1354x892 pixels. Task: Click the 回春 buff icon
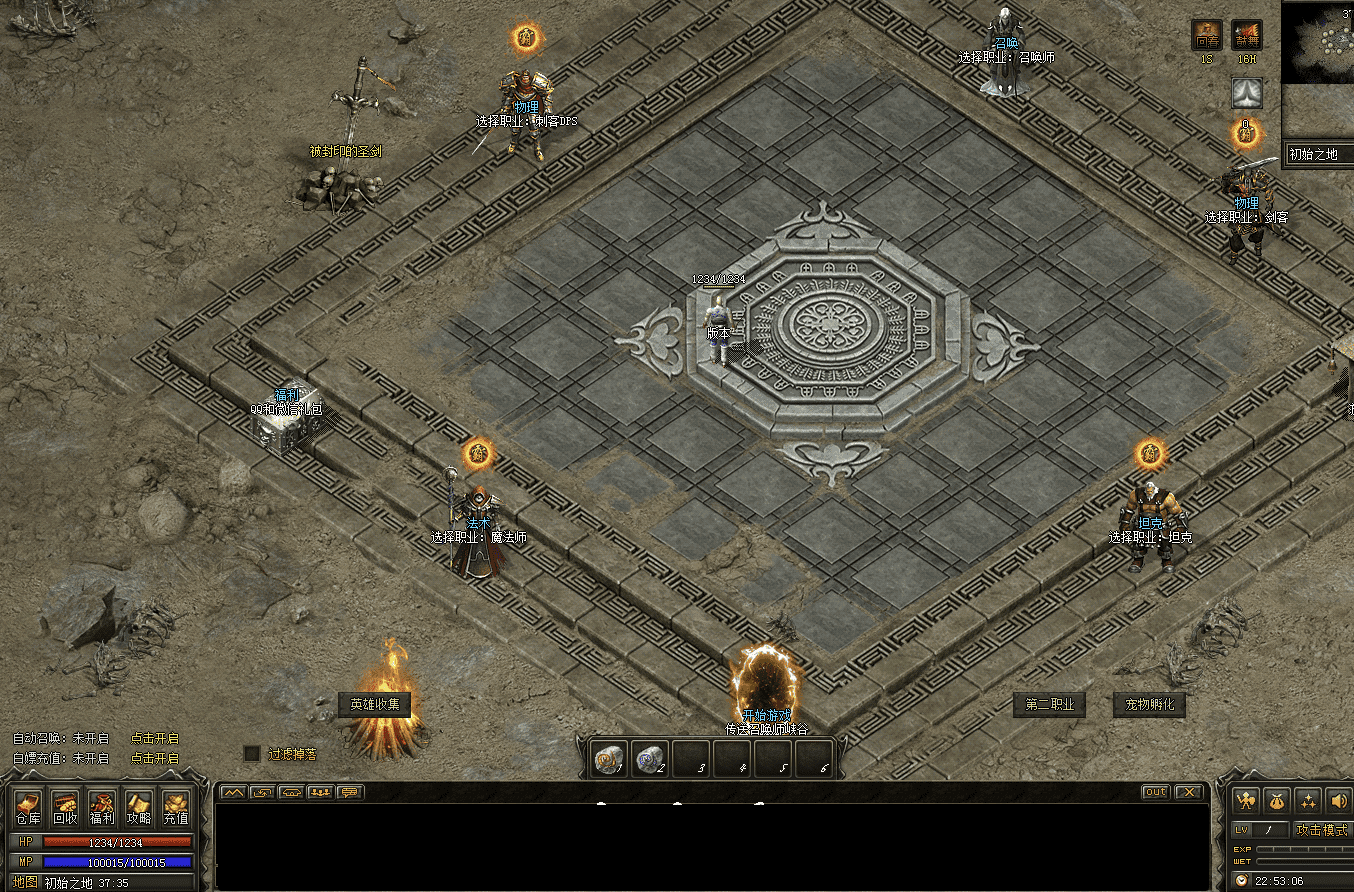(x=1206, y=36)
